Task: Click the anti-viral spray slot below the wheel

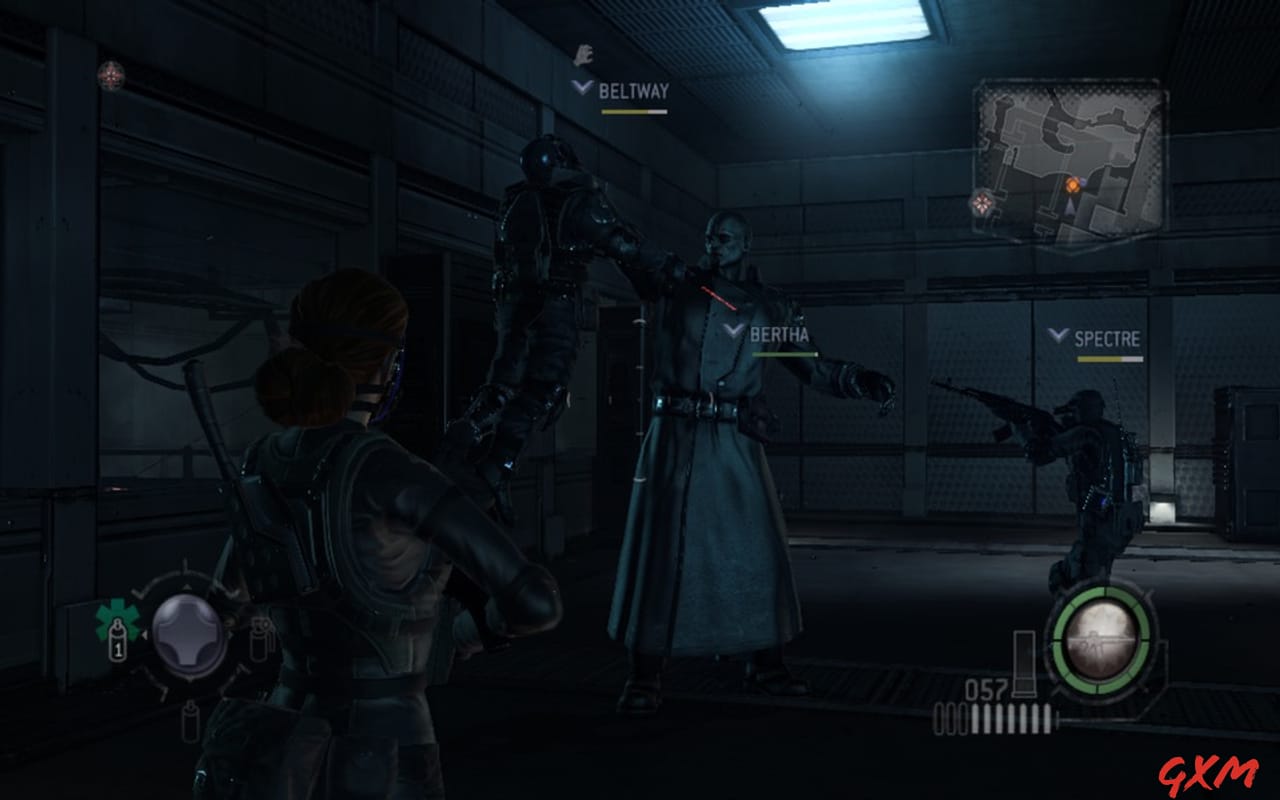Action: coord(190,720)
